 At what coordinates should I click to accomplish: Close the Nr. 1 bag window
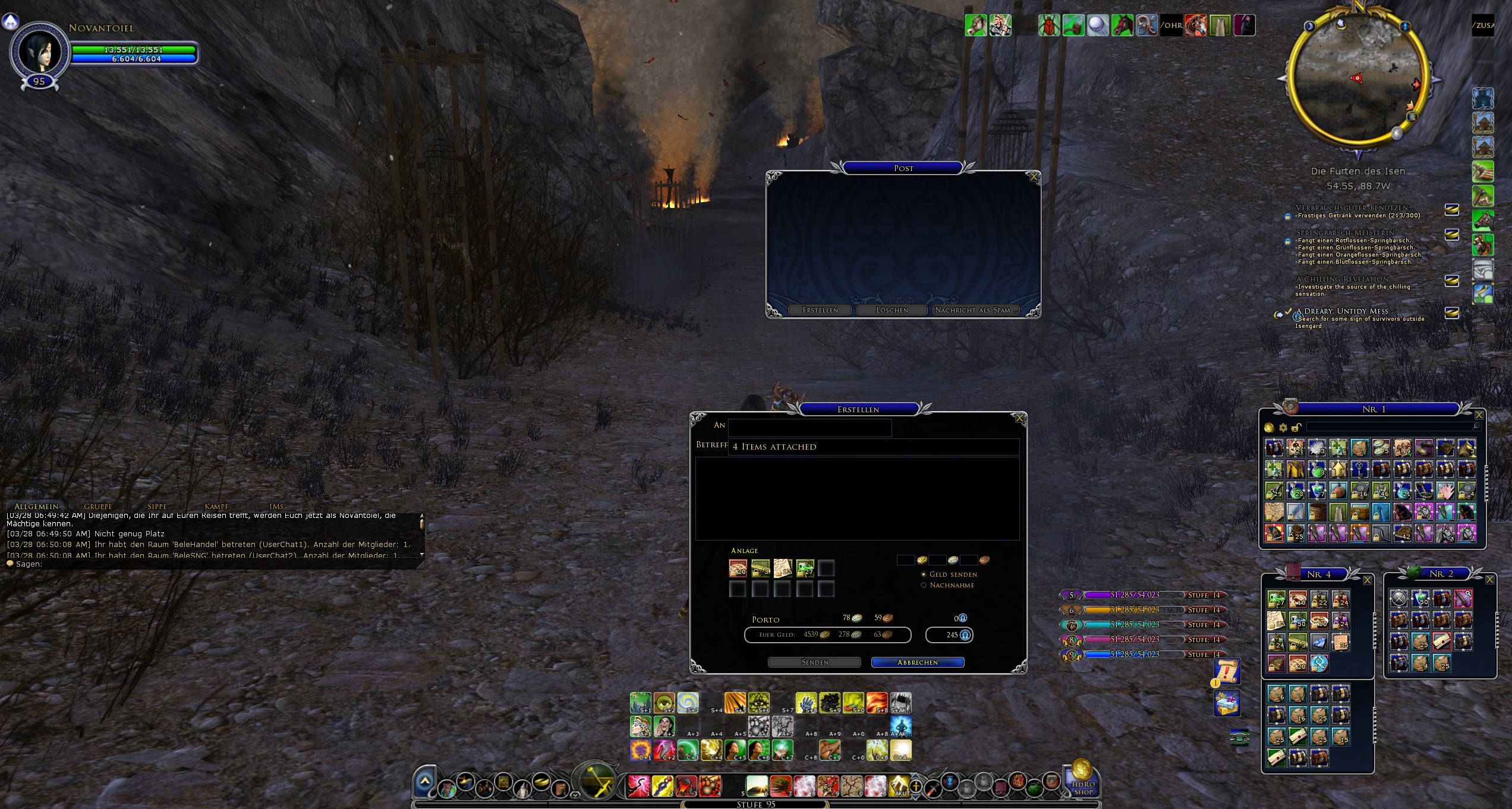[x=1479, y=415]
